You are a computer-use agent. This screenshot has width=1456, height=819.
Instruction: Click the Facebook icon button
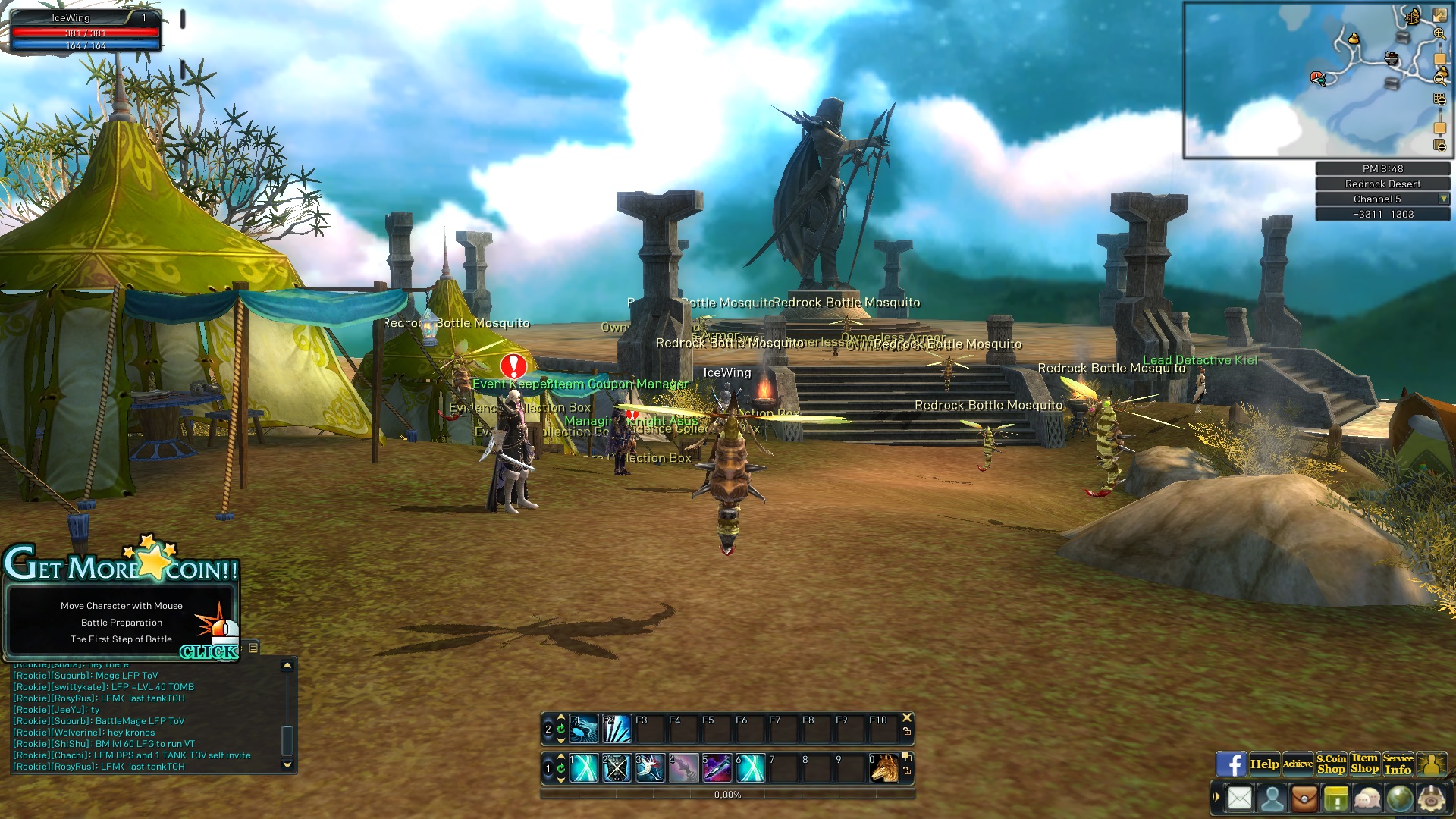tap(1231, 764)
